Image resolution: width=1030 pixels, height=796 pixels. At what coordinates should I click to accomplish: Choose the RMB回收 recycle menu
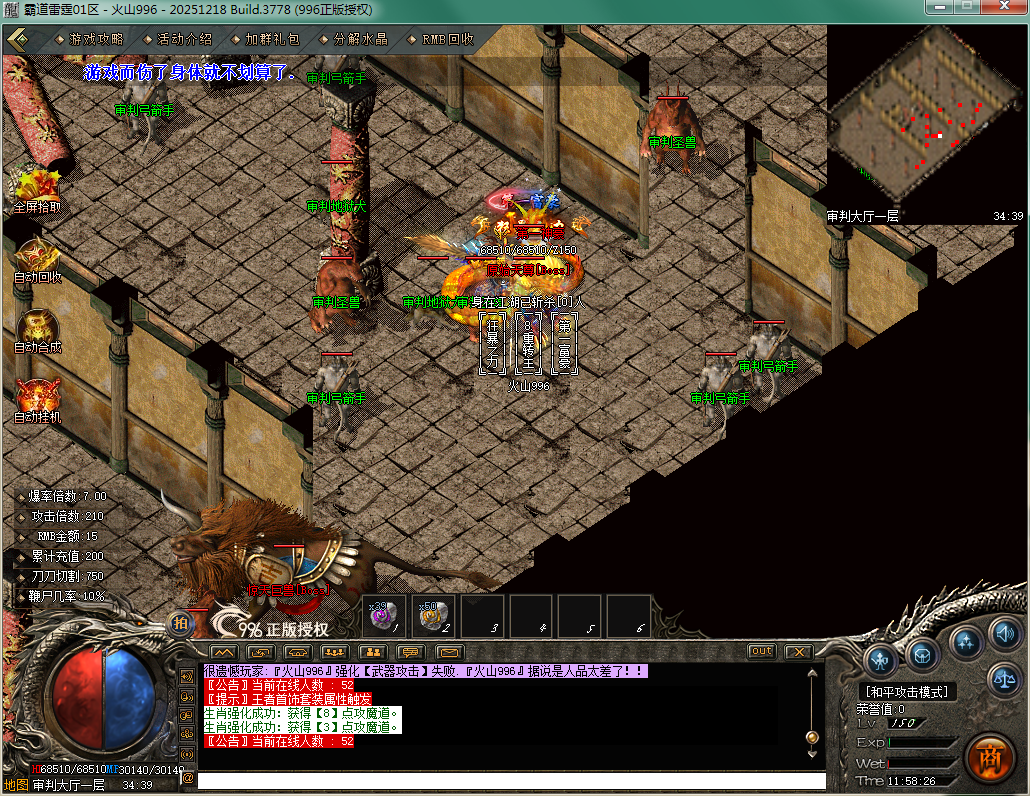447,40
